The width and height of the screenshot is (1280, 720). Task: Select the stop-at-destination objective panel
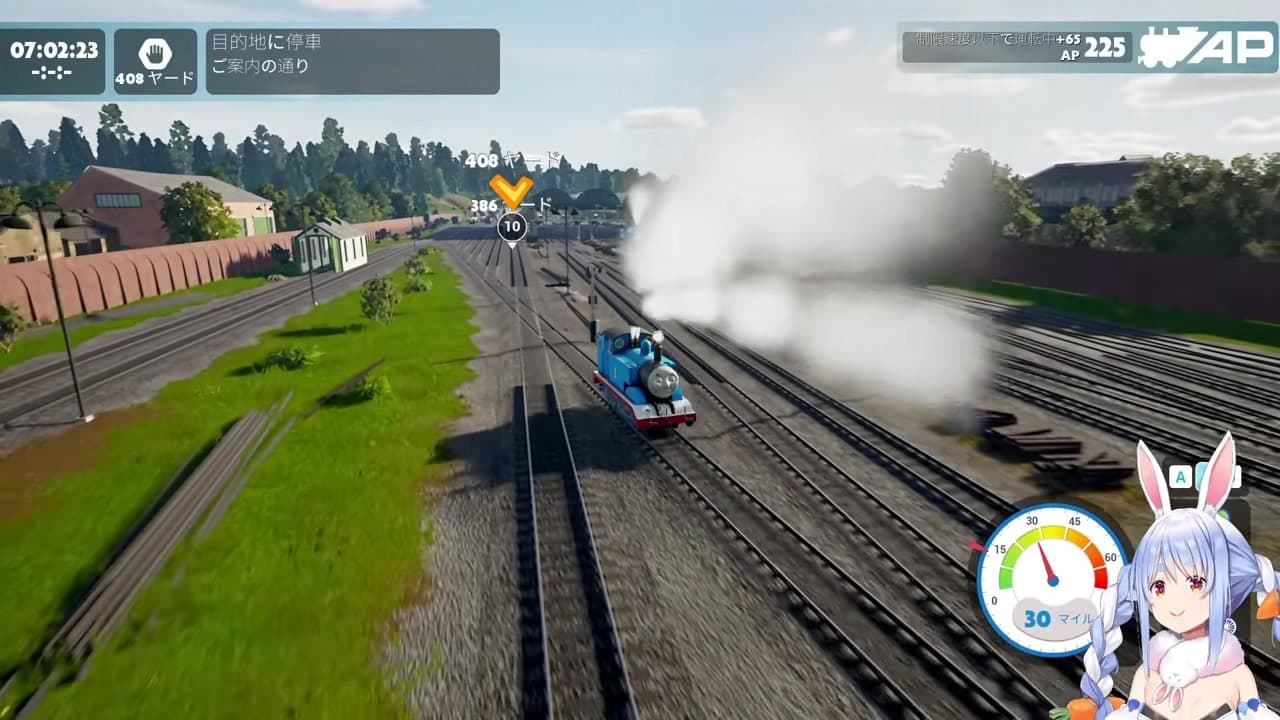[352, 61]
